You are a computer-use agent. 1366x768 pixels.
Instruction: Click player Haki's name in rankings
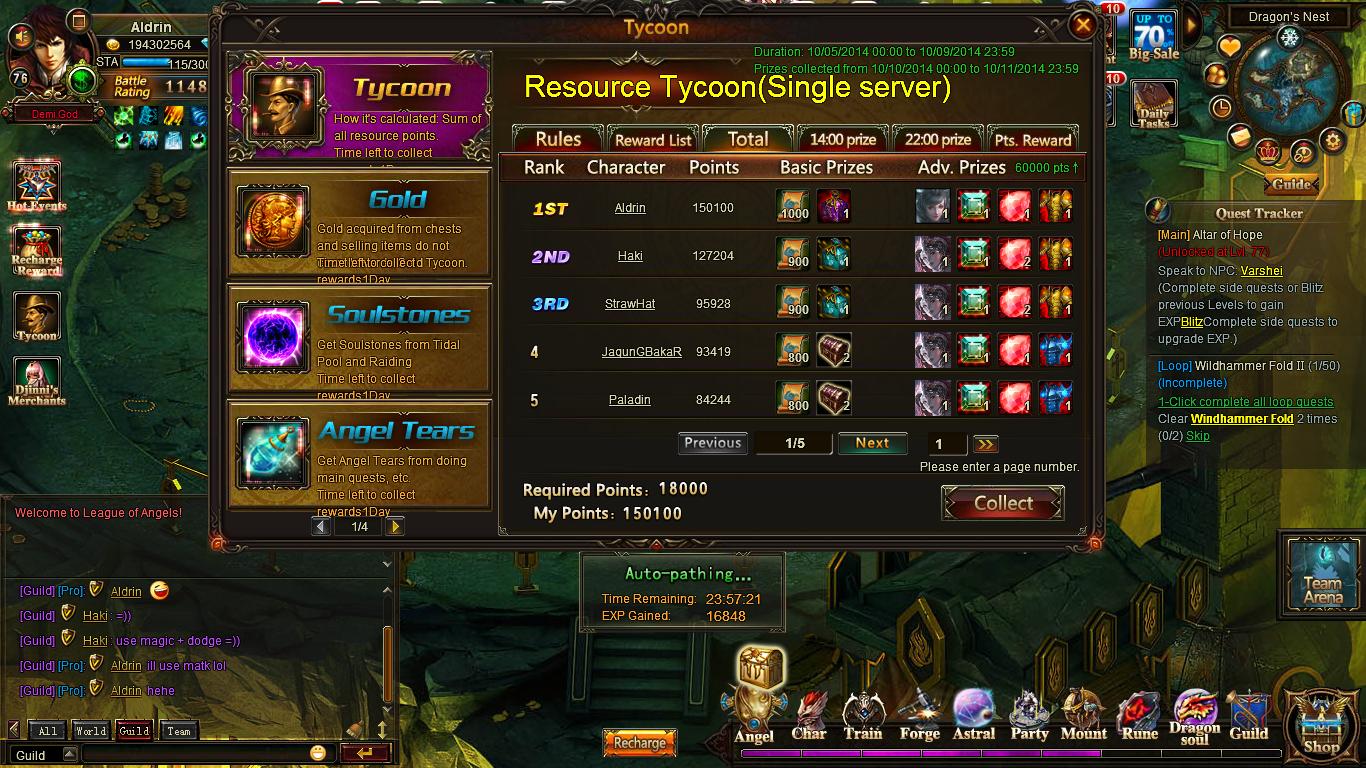point(630,256)
